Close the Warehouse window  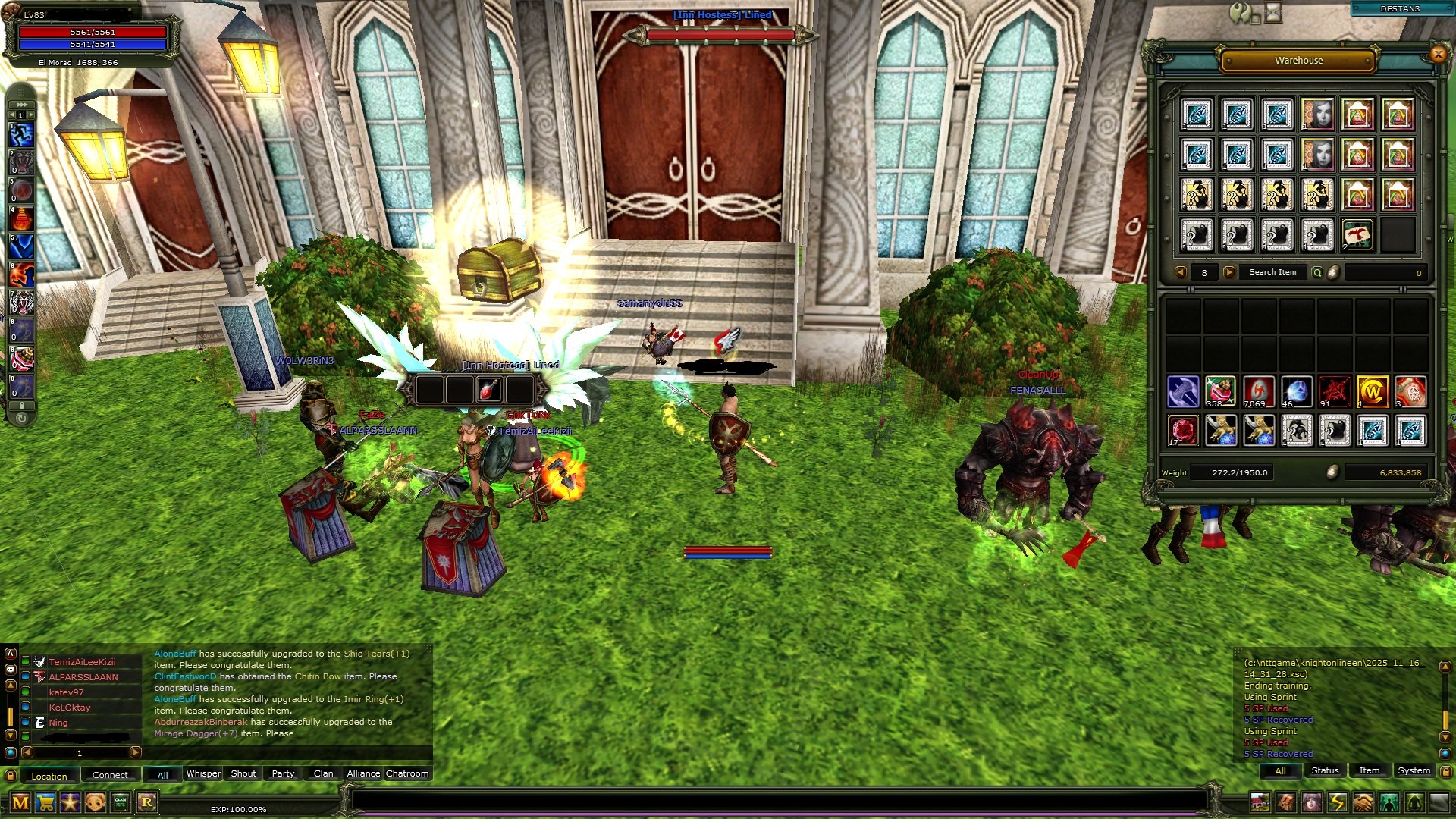pos(1438,54)
